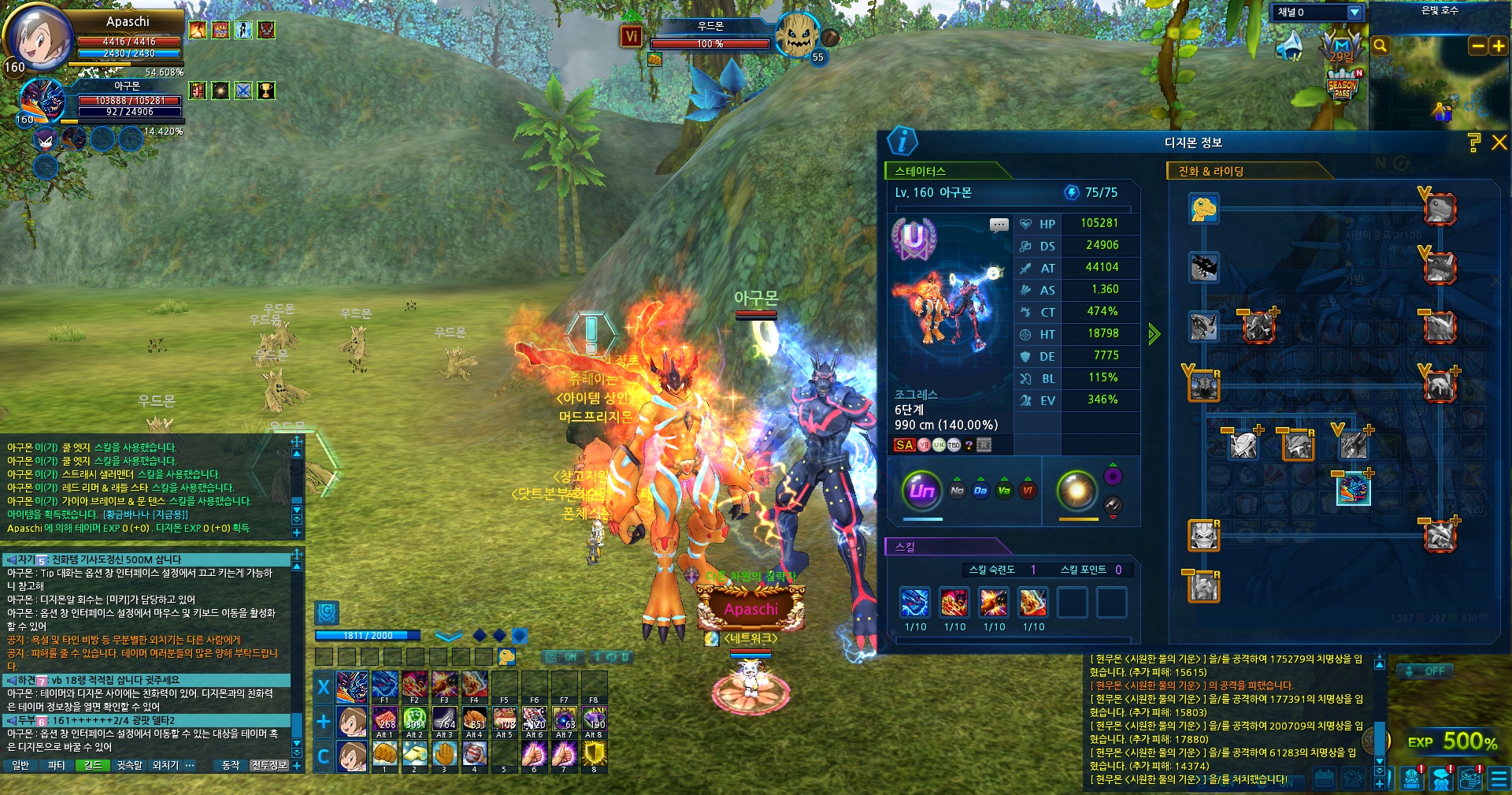The height and width of the screenshot is (795, 1512).
Task: Open the 채널 0 channel dropdown
Action: point(1354,13)
